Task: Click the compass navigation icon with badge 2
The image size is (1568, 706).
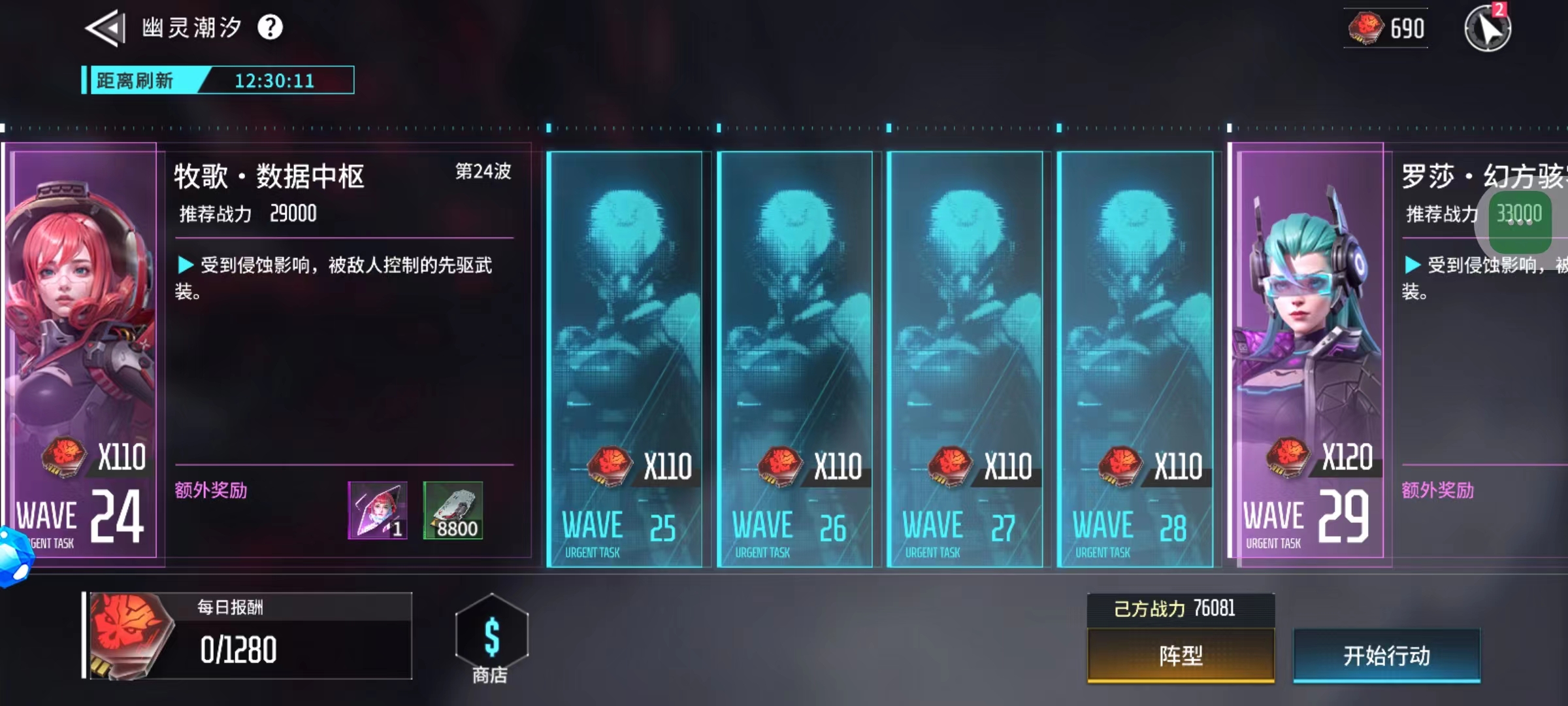Action: 1490,29
